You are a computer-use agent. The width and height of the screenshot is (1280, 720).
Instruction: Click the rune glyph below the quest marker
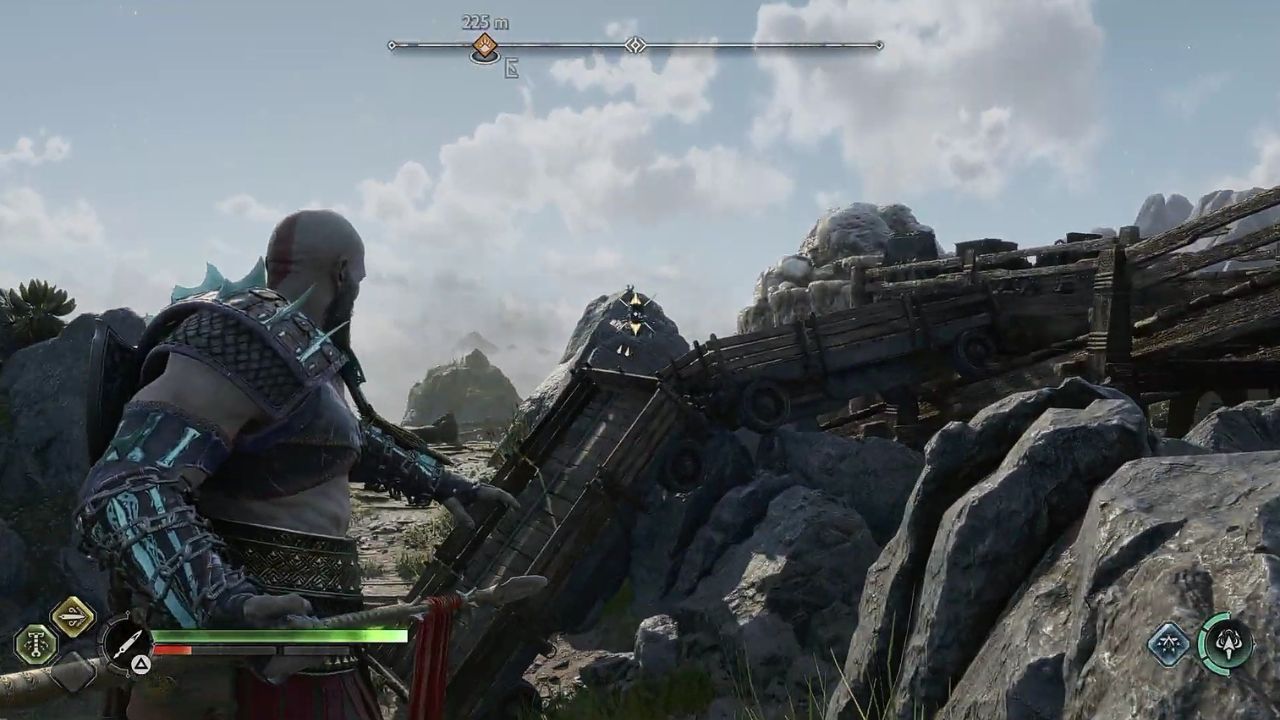[x=512, y=67]
